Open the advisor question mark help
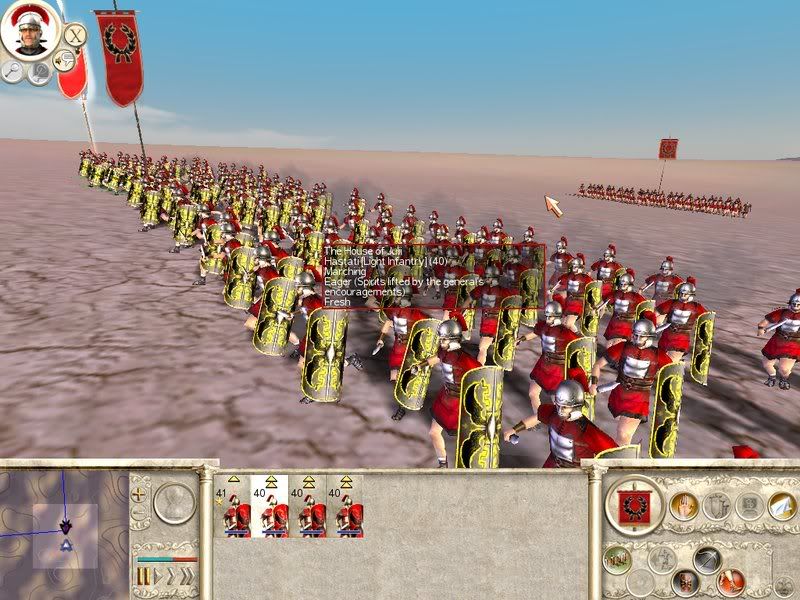This screenshot has width=800, height=600. (40, 73)
